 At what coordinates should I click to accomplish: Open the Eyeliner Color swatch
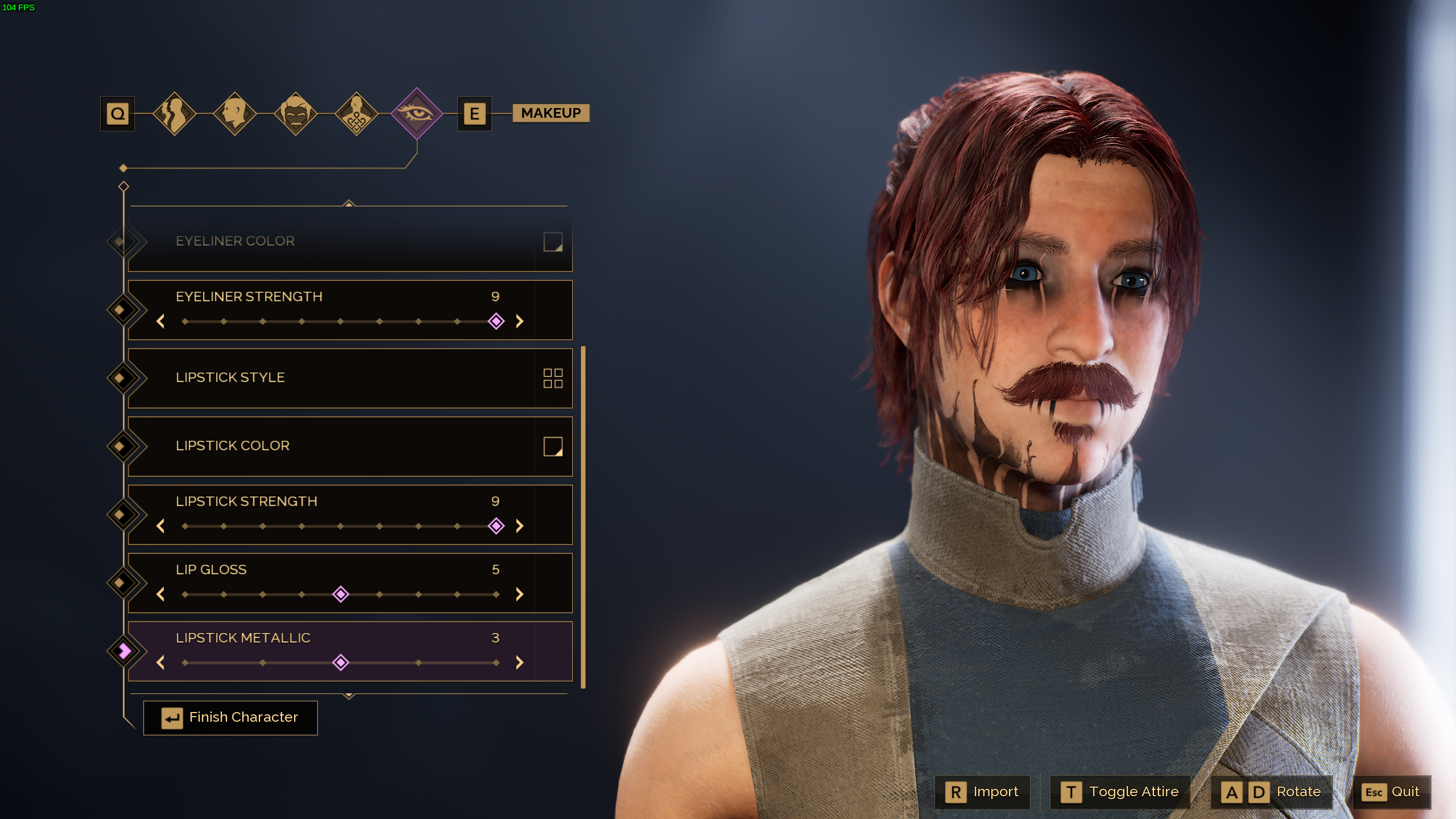coord(553,242)
